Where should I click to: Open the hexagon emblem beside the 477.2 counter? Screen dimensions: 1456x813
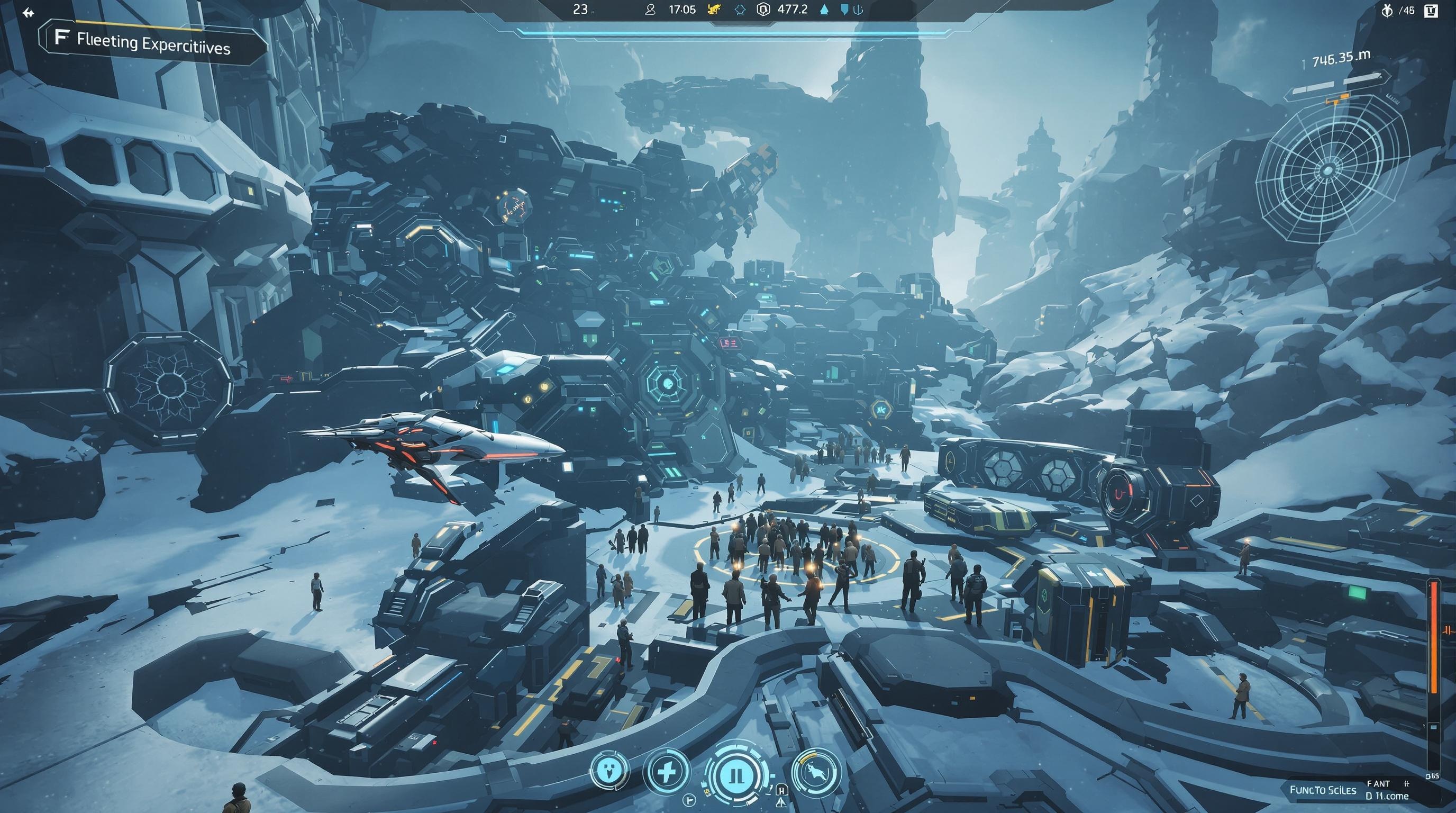pos(763,10)
